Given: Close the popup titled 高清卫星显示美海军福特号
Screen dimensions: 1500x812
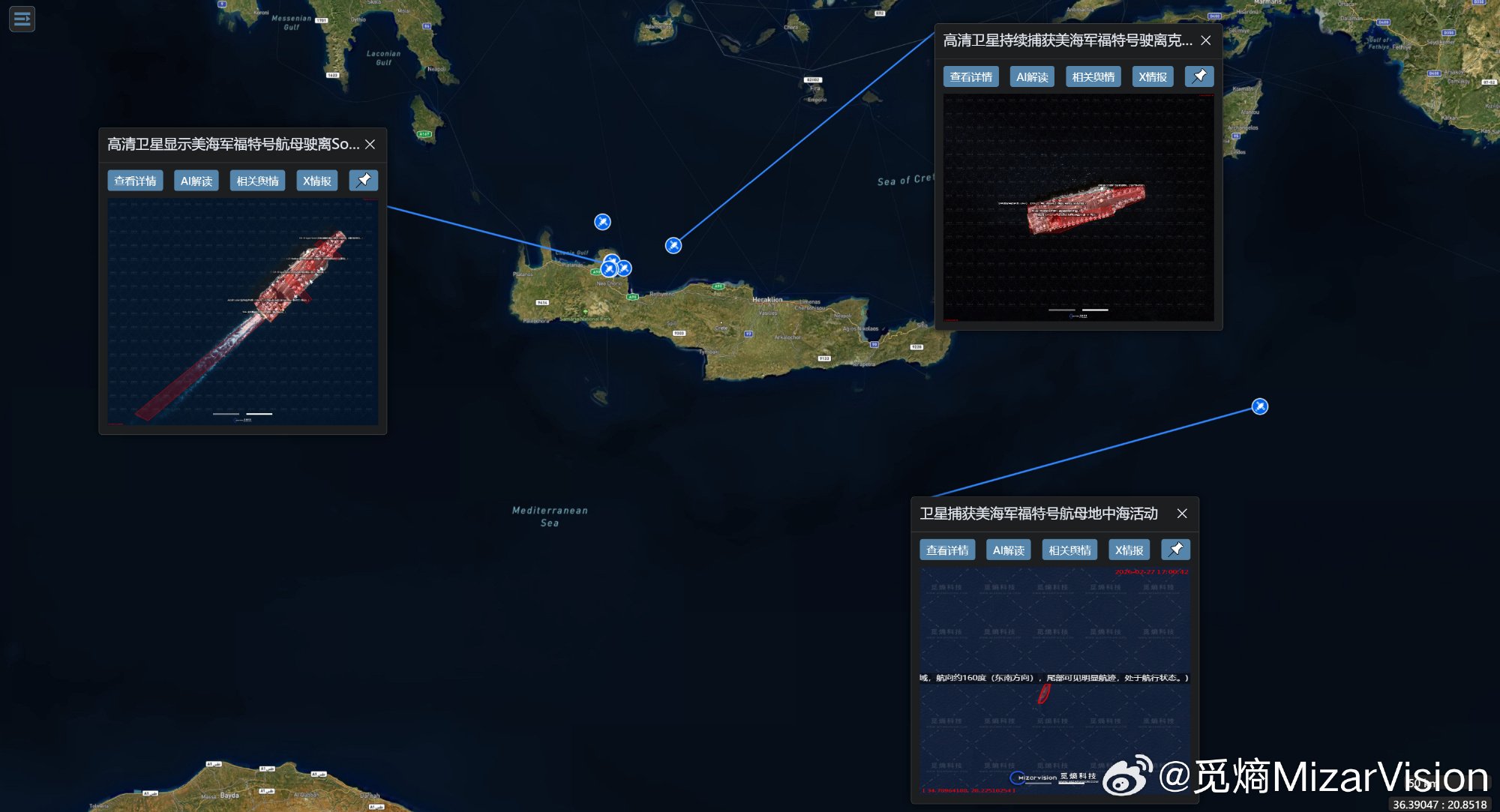Looking at the screenshot, I should click(x=370, y=144).
